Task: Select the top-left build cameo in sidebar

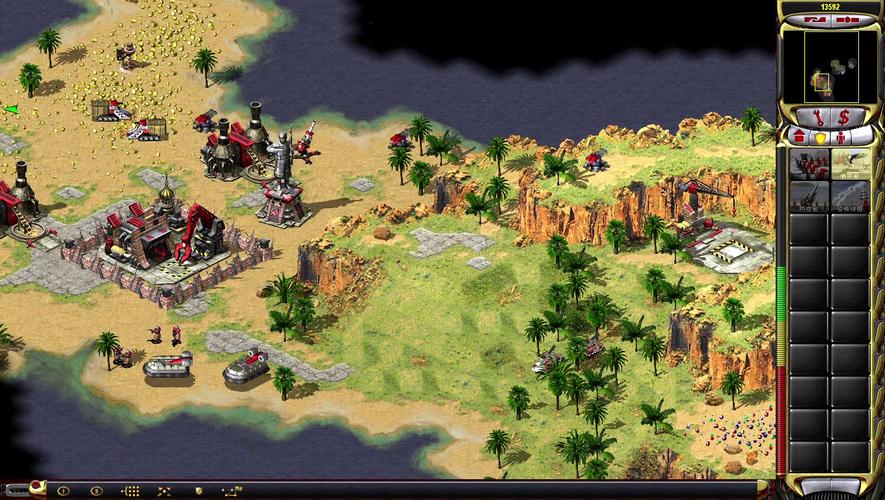Action: click(x=809, y=163)
